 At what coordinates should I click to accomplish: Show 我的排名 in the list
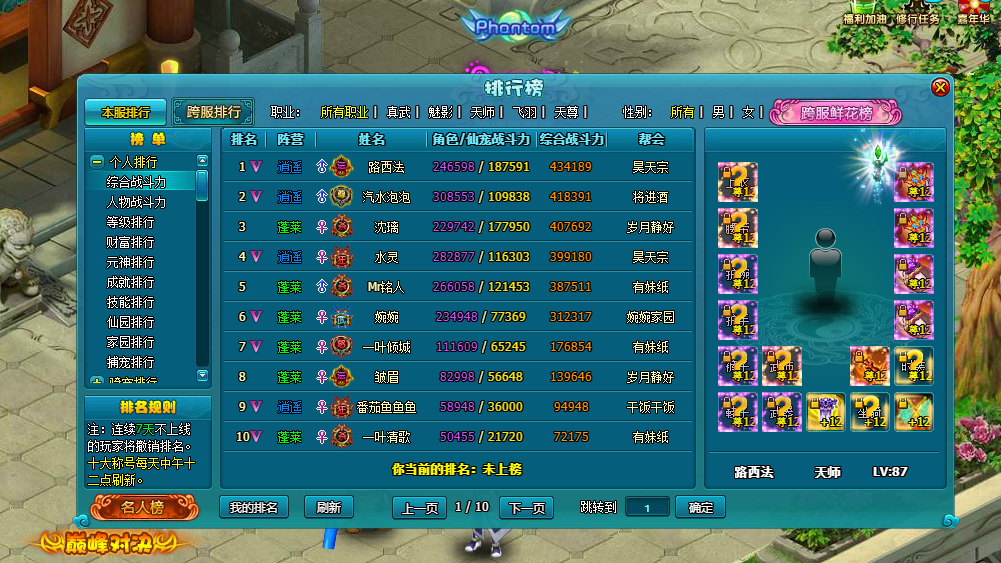[253, 507]
